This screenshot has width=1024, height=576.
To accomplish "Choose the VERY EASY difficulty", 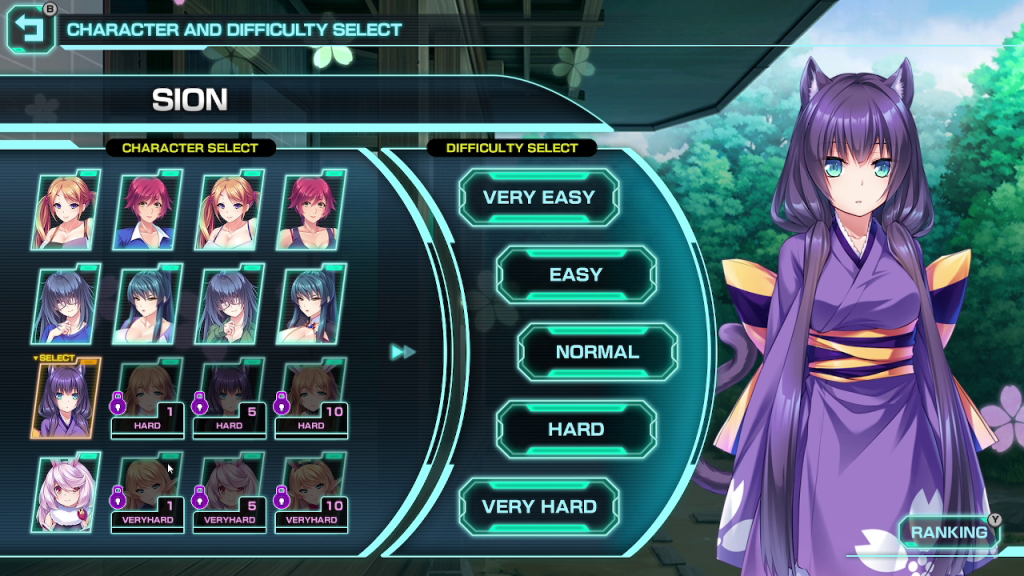I will [x=539, y=198].
